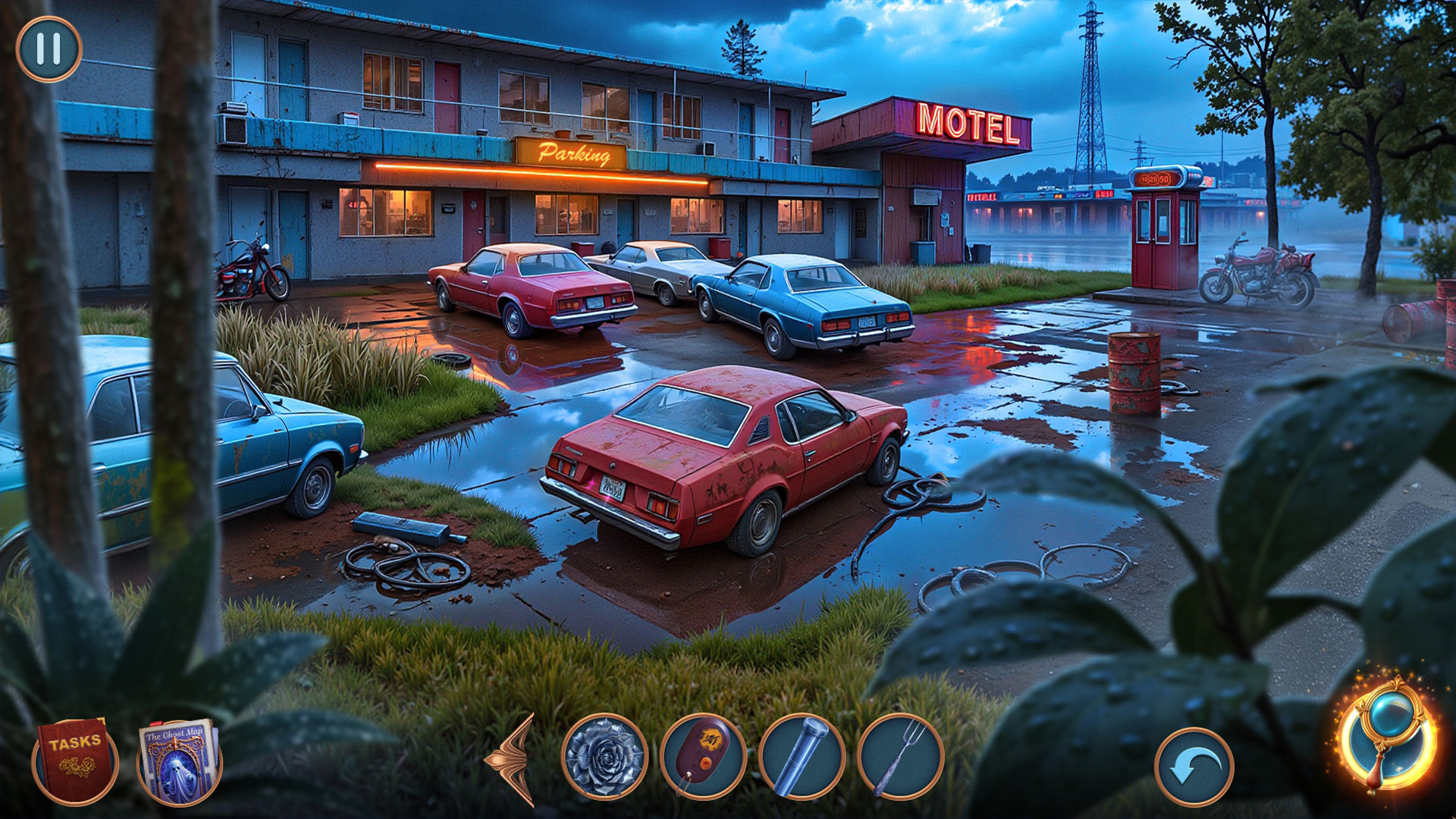The width and height of the screenshot is (1456, 819).
Task: Click the bronze left arrow beside the inventory
Action: click(x=514, y=758)
